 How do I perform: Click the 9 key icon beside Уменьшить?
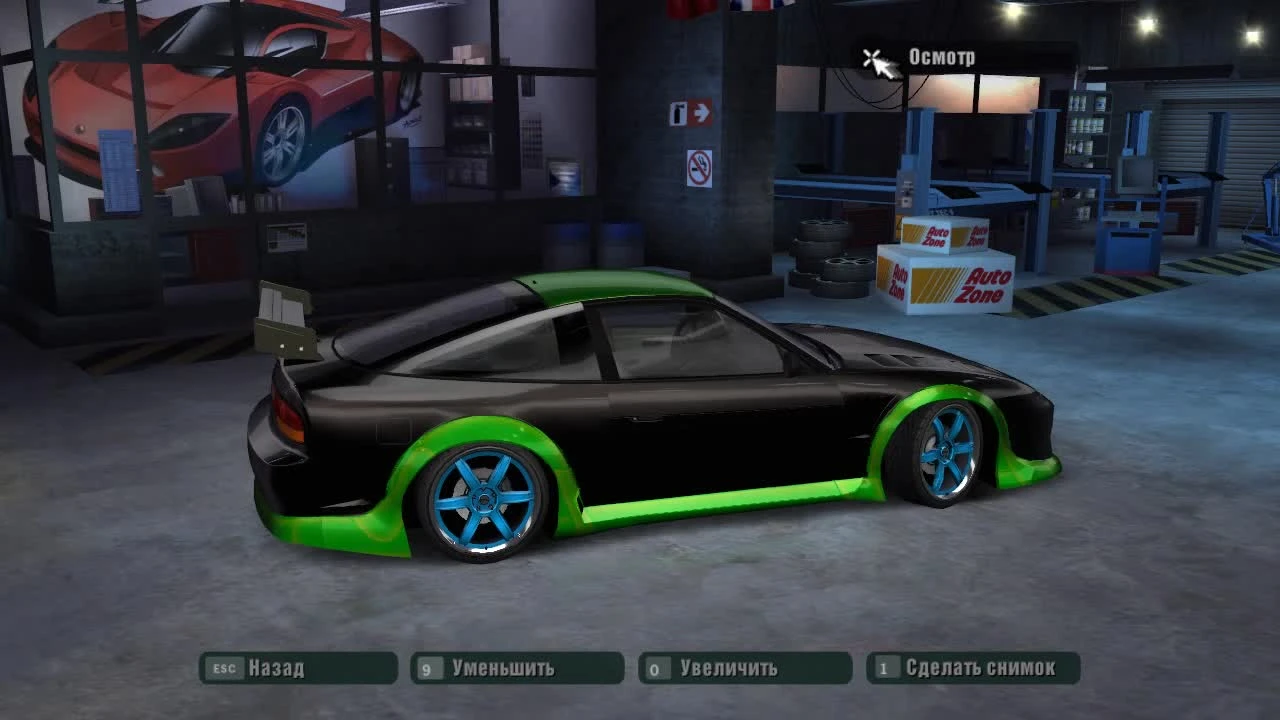pos(429,668)
